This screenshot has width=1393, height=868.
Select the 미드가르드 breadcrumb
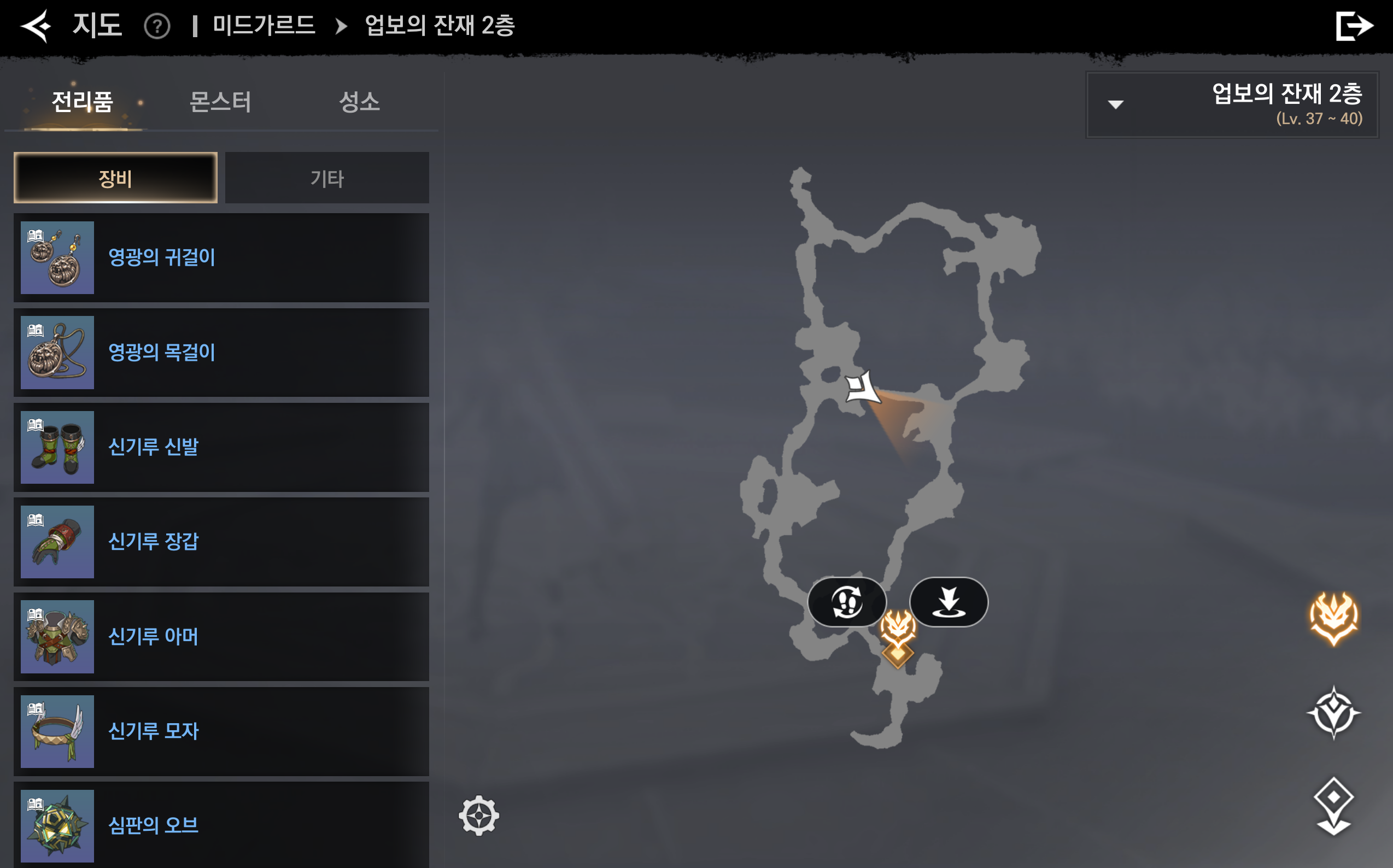pos(264,26)
